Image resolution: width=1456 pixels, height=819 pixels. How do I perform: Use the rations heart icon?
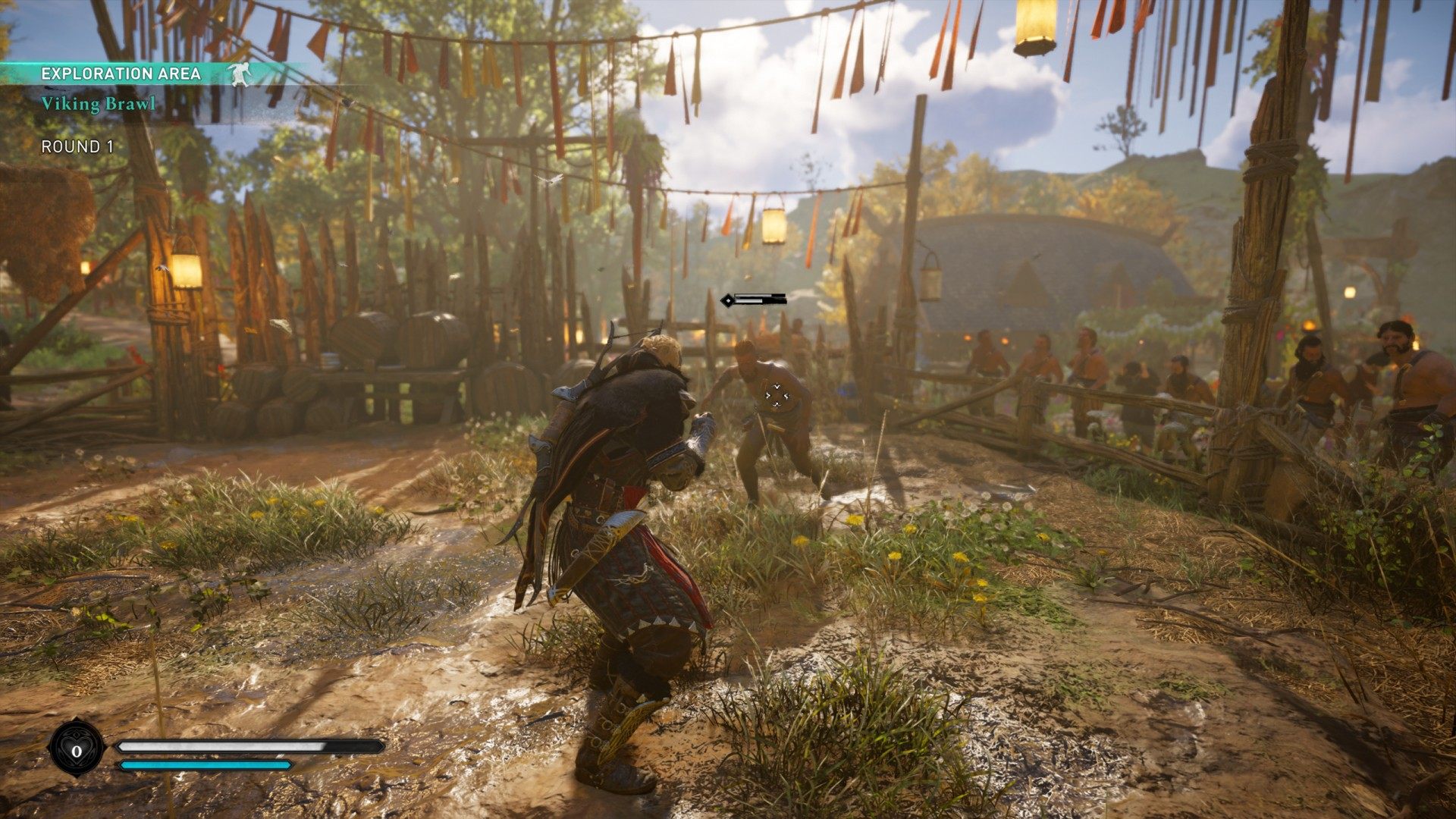[77, 750]
